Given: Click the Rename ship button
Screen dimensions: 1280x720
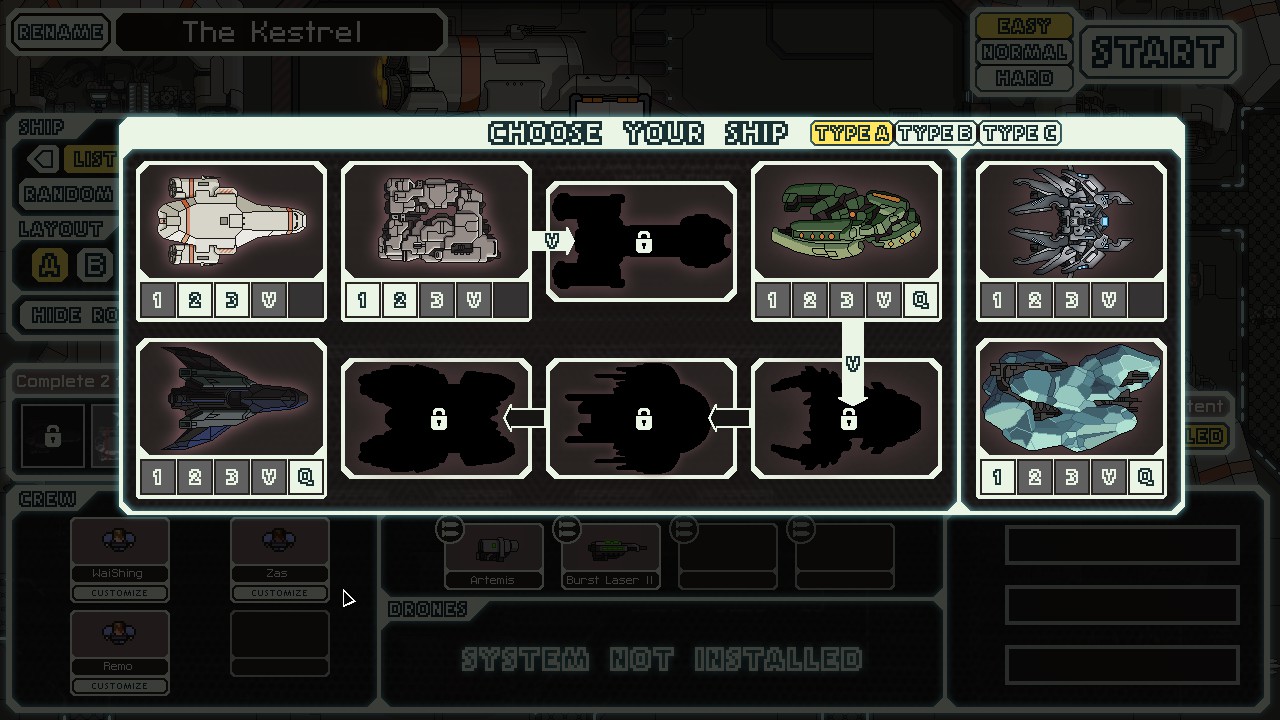Looking at the screenshot, I should [60, 32].
